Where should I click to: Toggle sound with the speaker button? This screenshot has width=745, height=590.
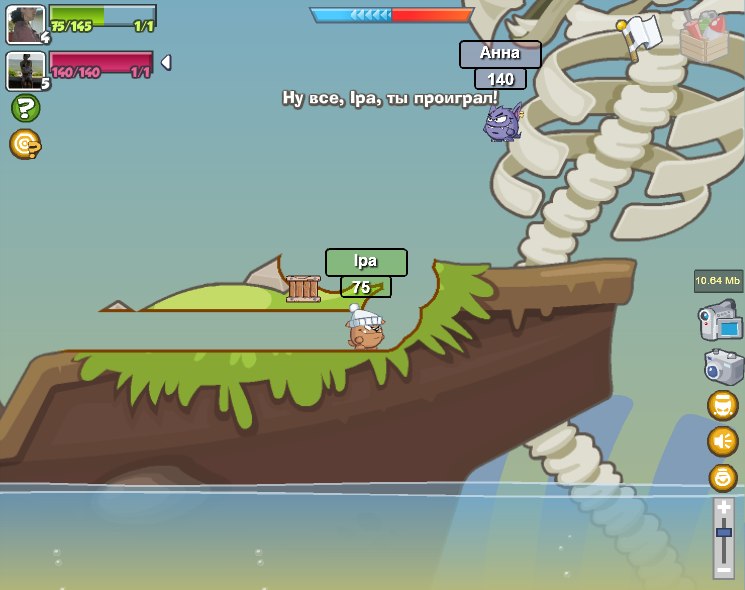coord(722,441)
